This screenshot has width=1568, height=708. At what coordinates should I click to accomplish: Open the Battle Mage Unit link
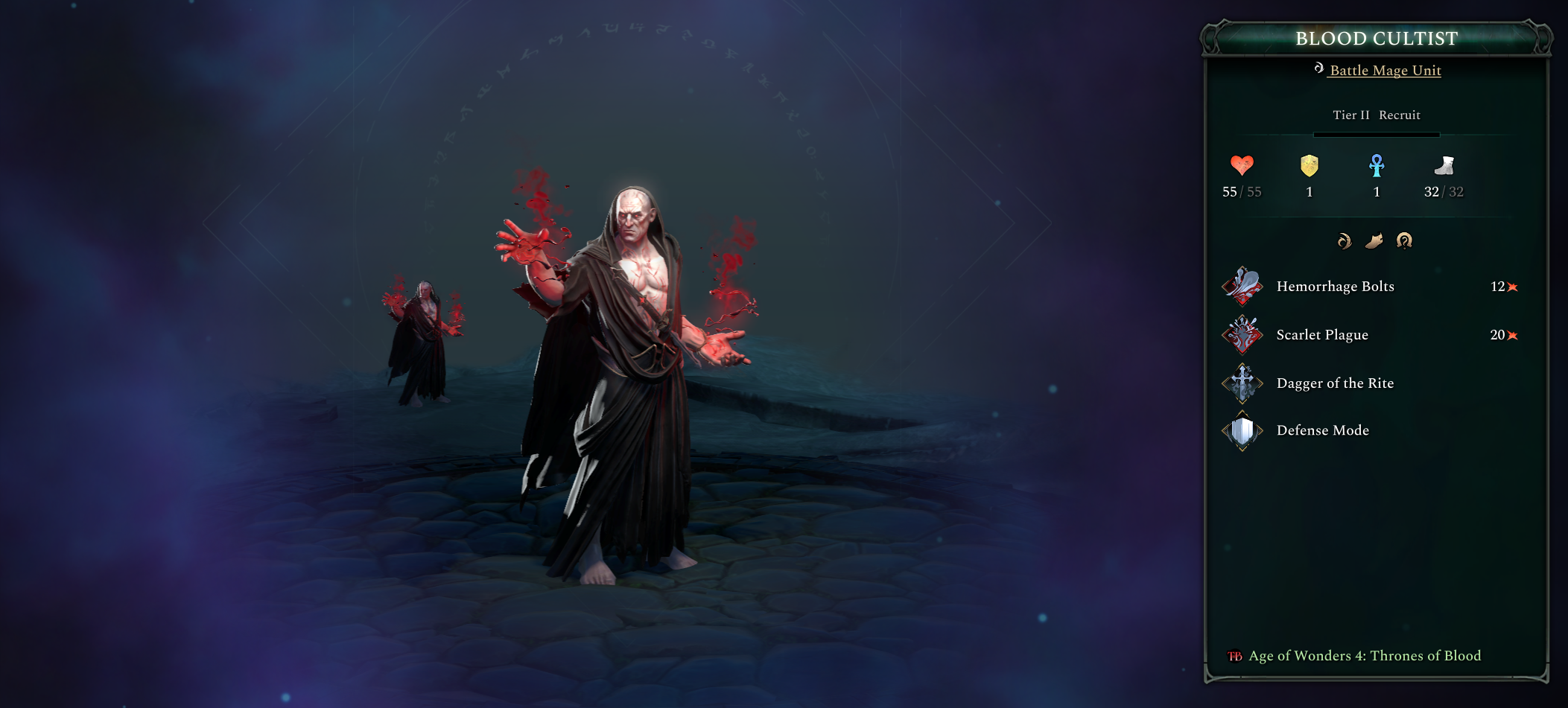[1383, 70]
